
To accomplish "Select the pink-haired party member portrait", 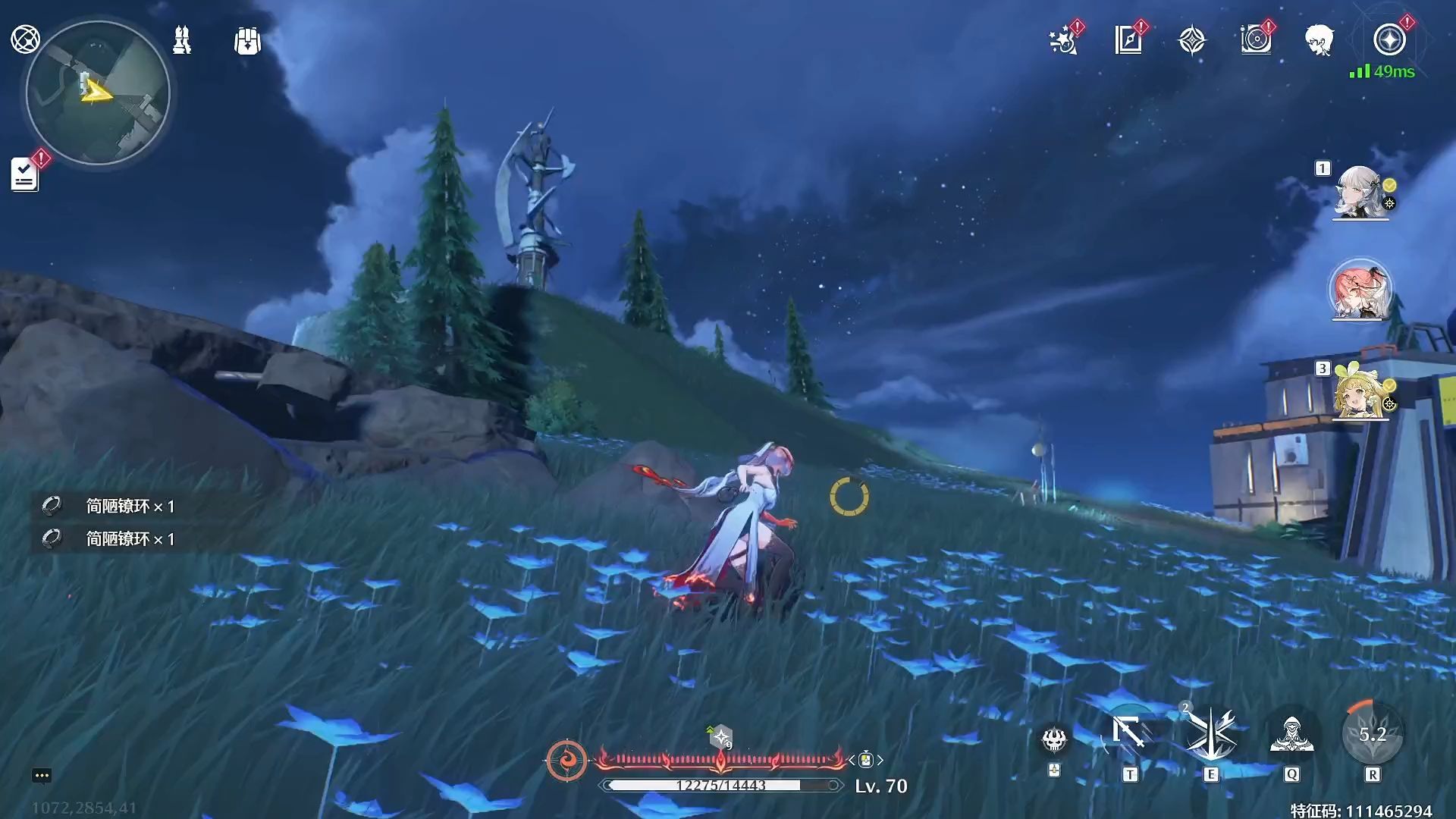I will 1360,290.
